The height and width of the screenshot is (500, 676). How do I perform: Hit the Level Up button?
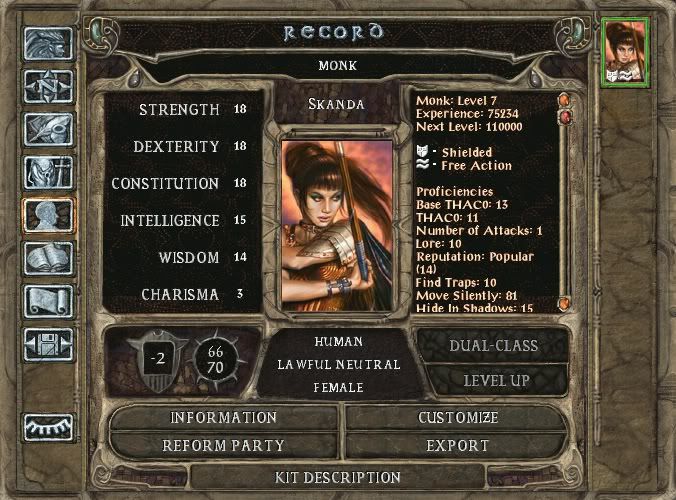click(x=496, y=381)
